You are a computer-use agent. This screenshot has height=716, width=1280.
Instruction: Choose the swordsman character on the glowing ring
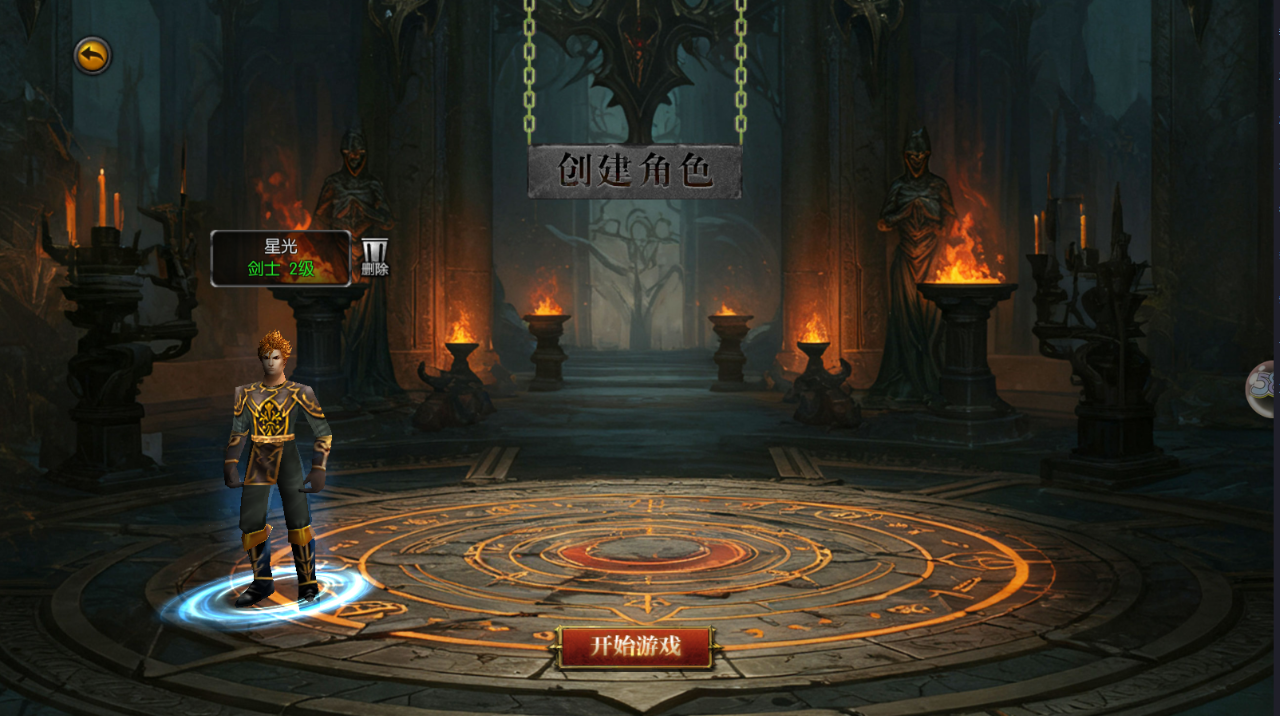[x=276, y=470]
